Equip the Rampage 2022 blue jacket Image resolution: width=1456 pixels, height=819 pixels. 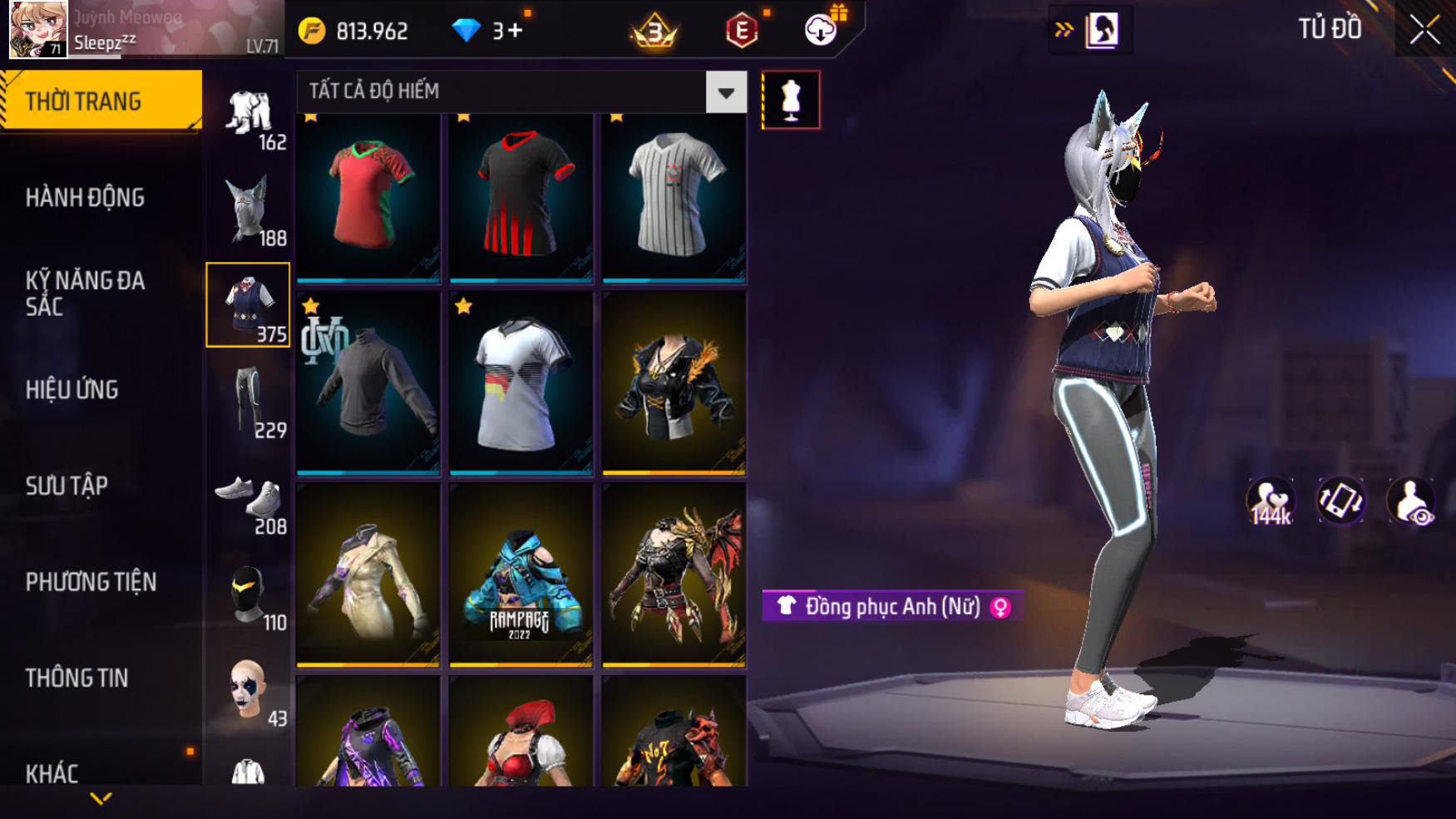[521, 575]
